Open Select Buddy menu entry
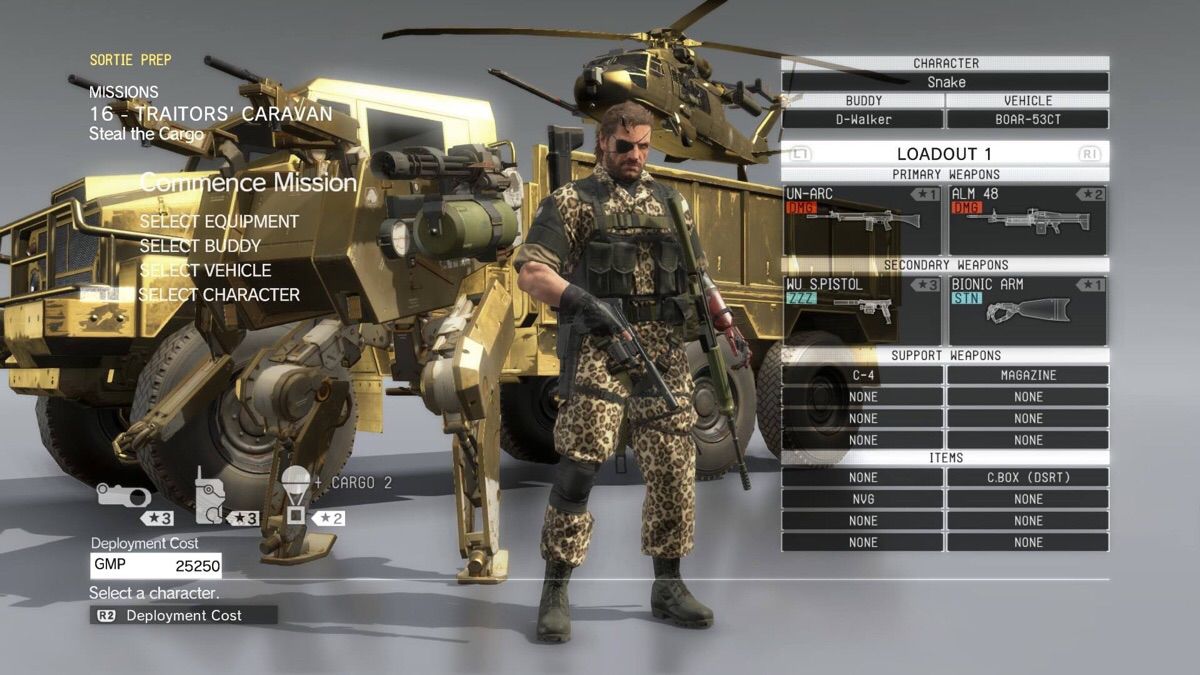Image resolution: width=1200 pixels, height=675 pixels. tap(200, 246)
